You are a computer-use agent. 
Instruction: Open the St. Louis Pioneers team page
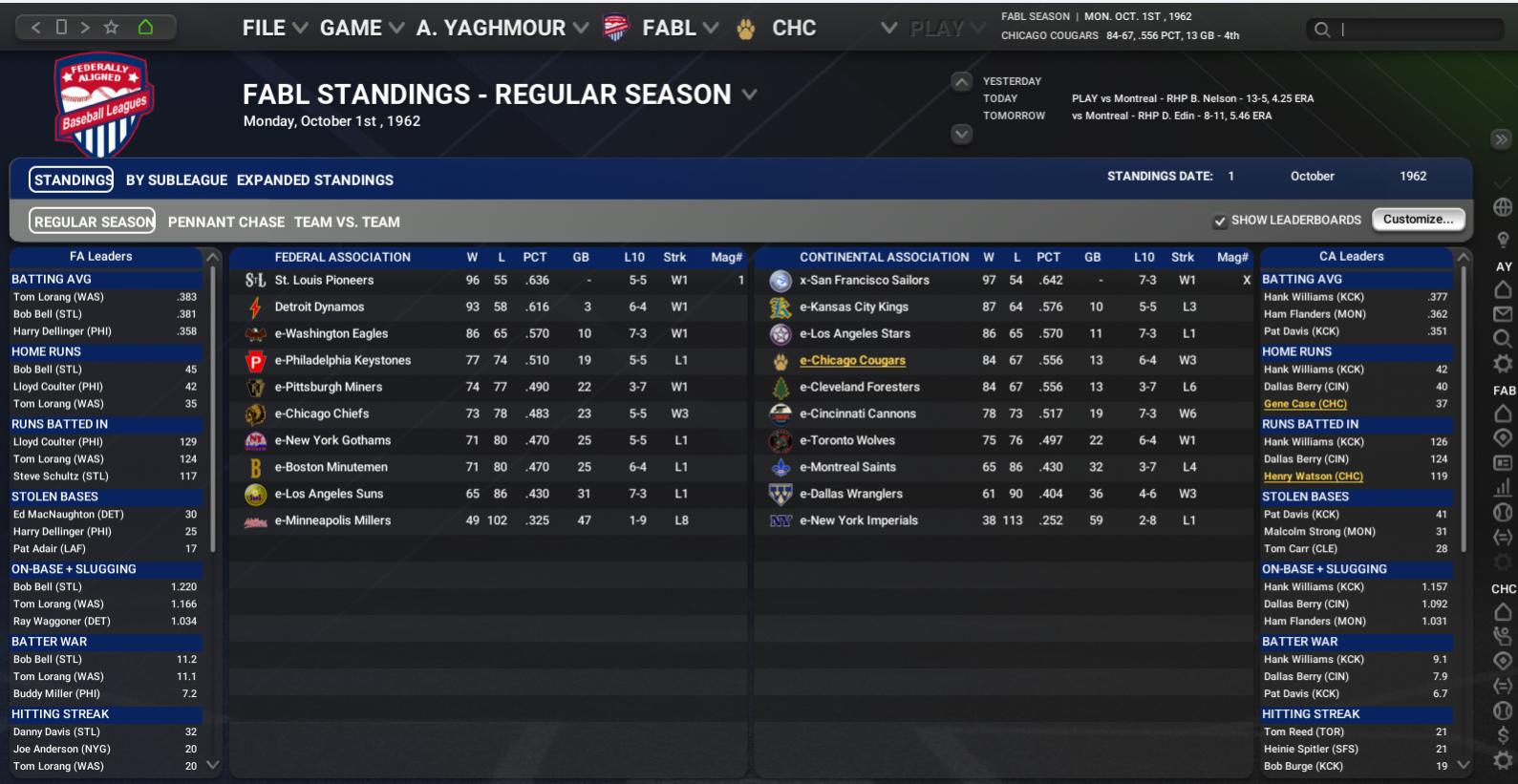tap(324, 281)
